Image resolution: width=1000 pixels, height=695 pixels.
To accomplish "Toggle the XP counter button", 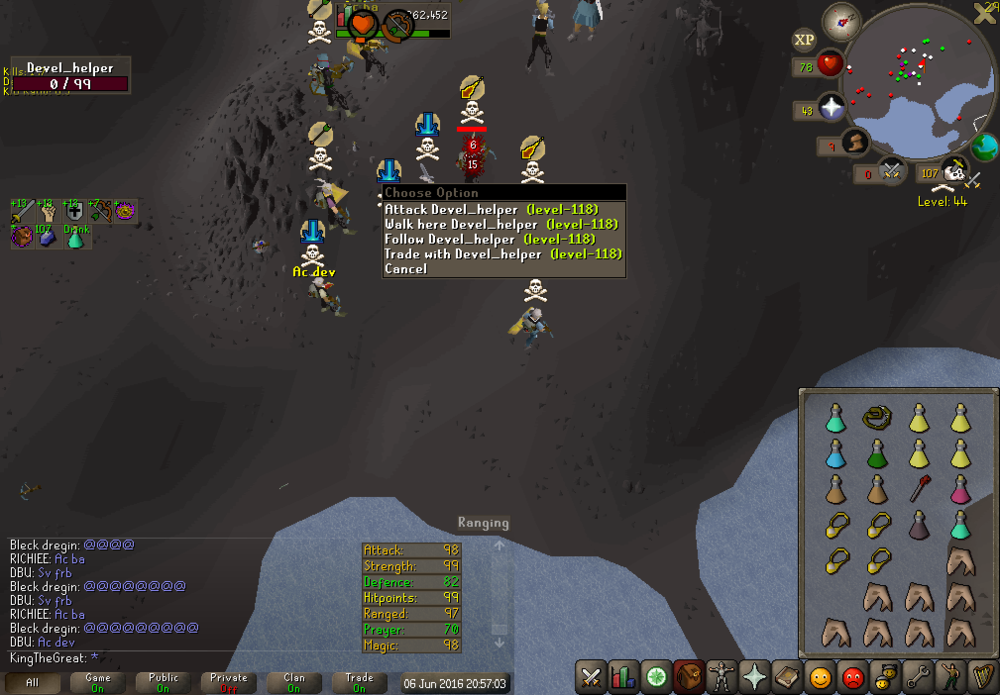I will [x=804, y=41].
